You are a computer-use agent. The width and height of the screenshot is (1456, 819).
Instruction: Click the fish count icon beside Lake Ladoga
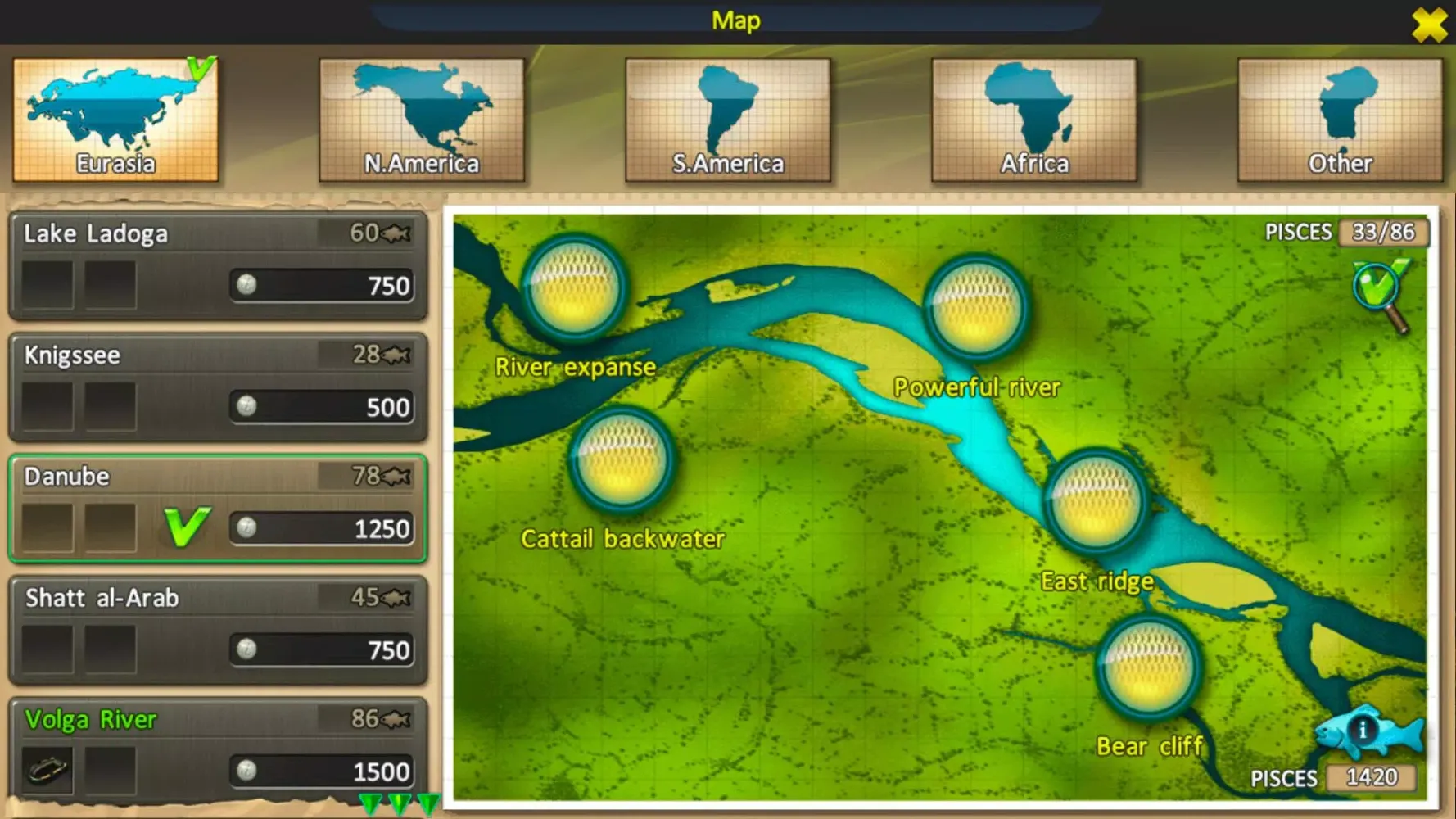coord(395,233)
